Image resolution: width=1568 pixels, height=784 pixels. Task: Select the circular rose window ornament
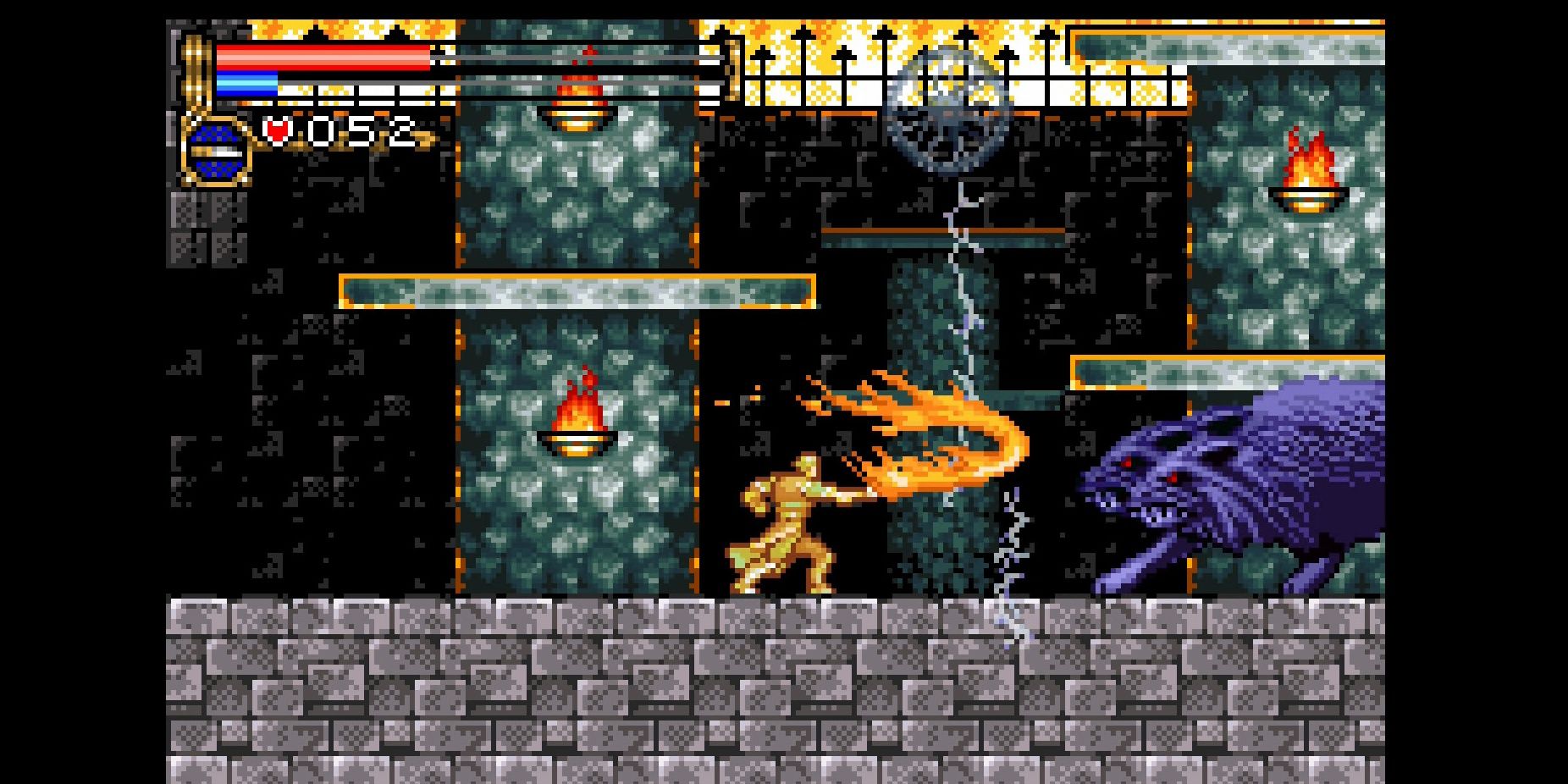948,110
